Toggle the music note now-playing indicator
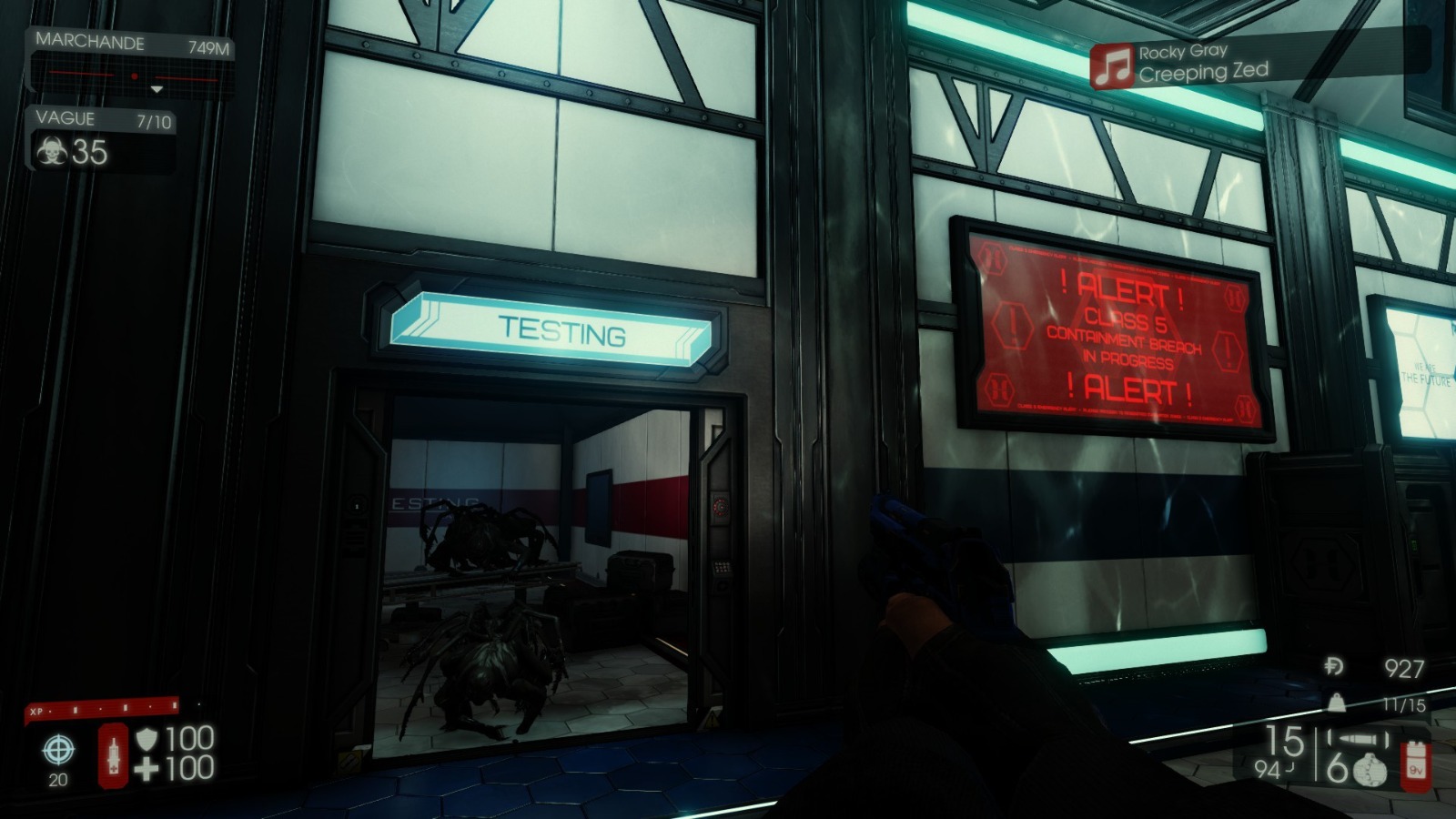This screenshot has width=1456, height=819. pos(1112,66)
